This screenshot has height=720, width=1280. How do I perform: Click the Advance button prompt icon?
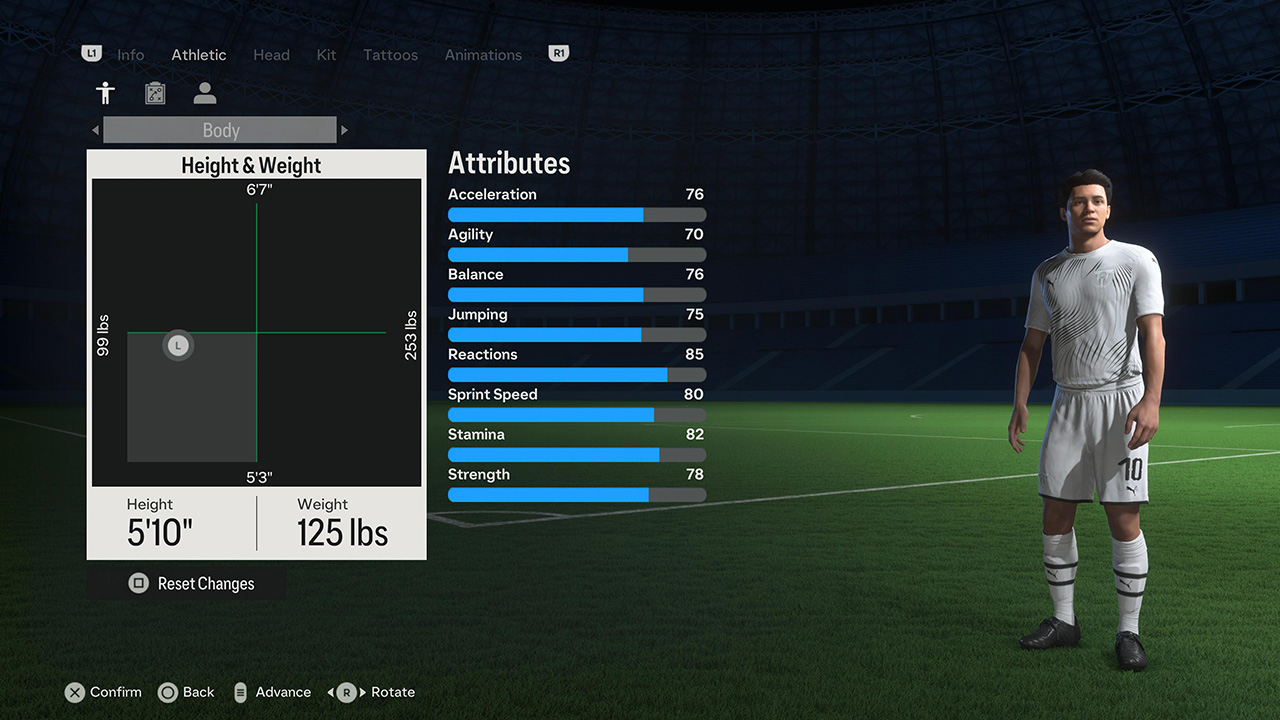(240, 692)
